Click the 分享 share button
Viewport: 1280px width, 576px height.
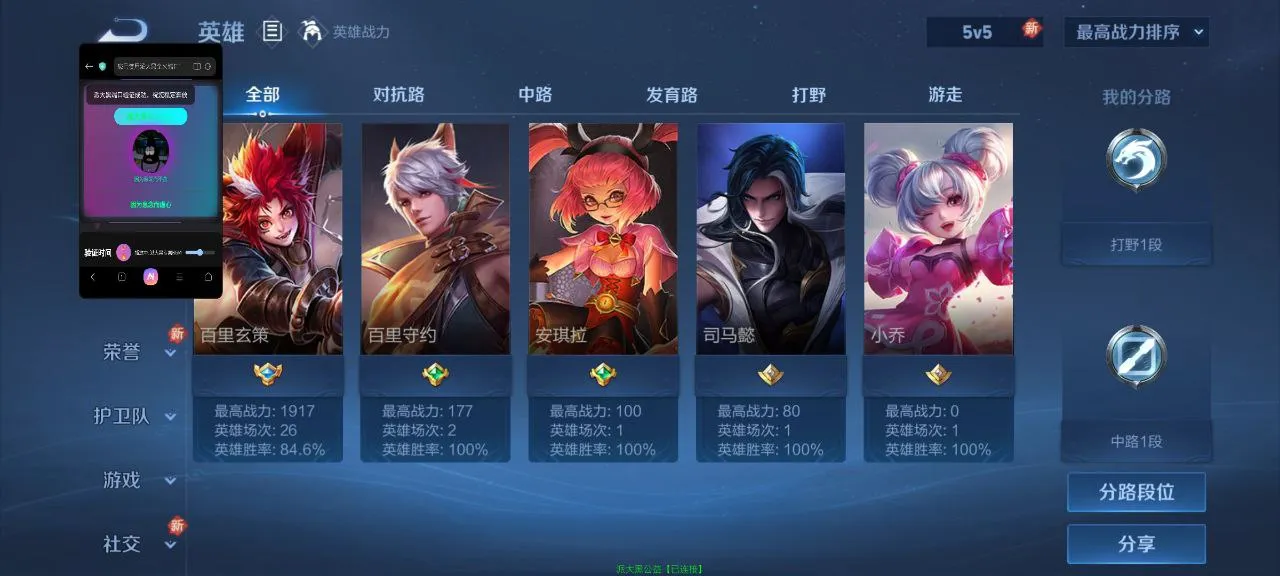tap(1136, 544)
